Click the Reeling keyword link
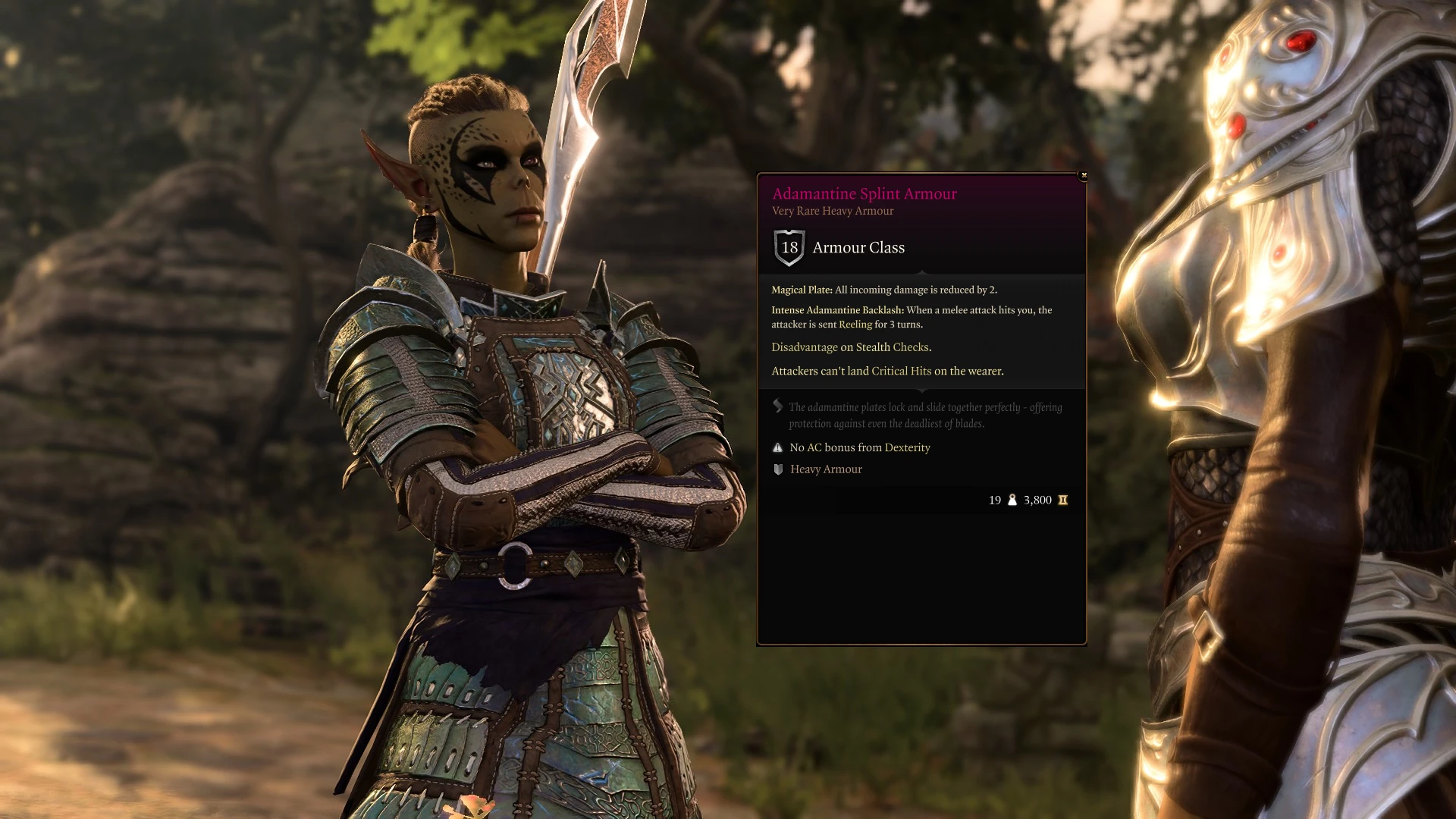This screenshot has height=819, width=1456. point(855,325)
